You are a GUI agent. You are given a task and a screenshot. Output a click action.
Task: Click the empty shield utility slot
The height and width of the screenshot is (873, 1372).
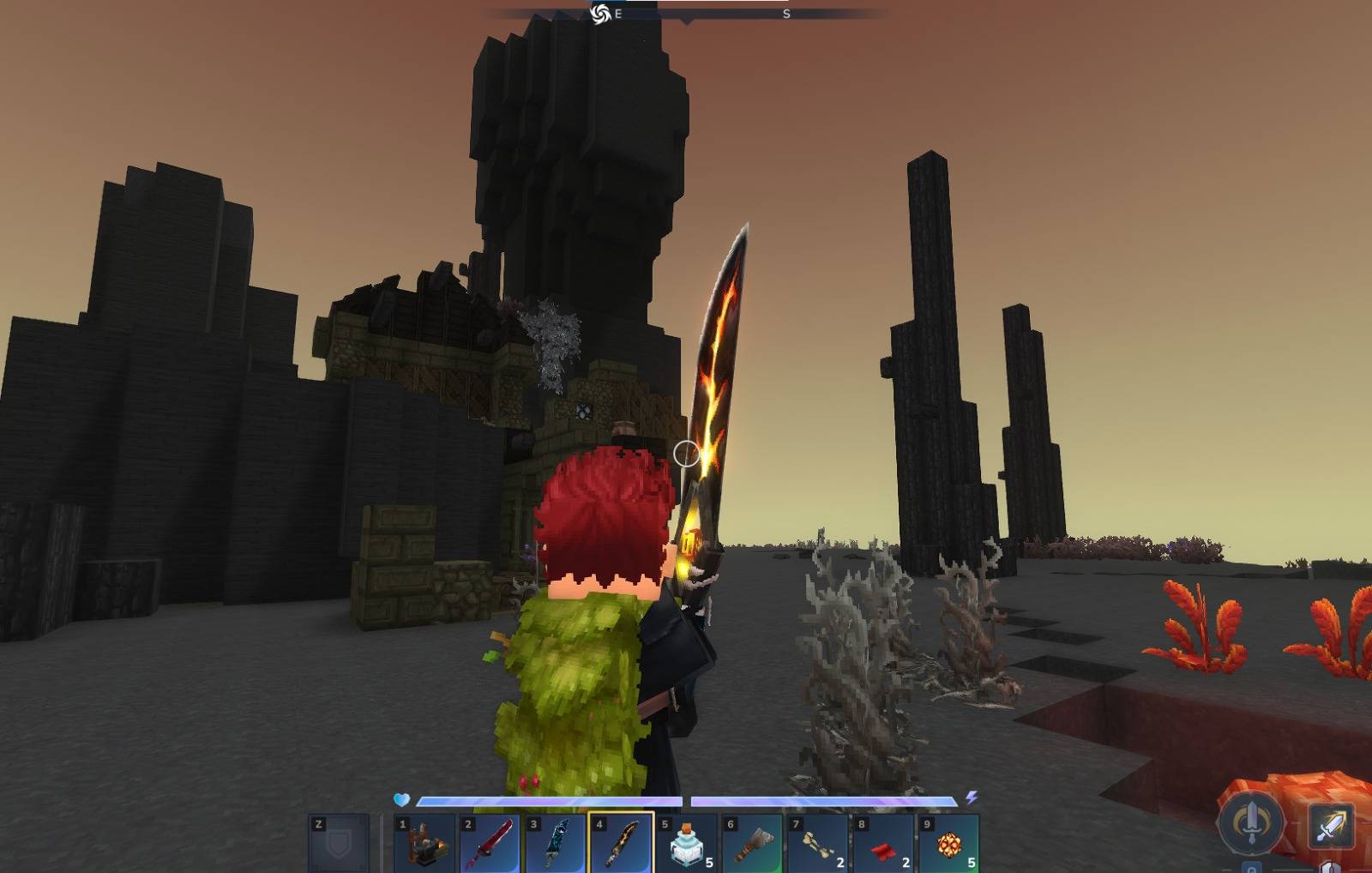(x=339, y=842)
